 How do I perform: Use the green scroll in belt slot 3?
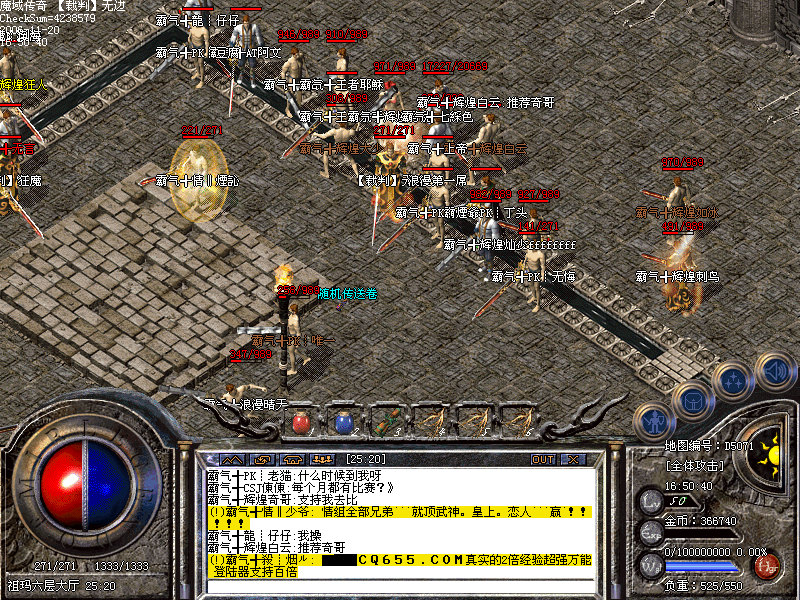tap(387, 422)
